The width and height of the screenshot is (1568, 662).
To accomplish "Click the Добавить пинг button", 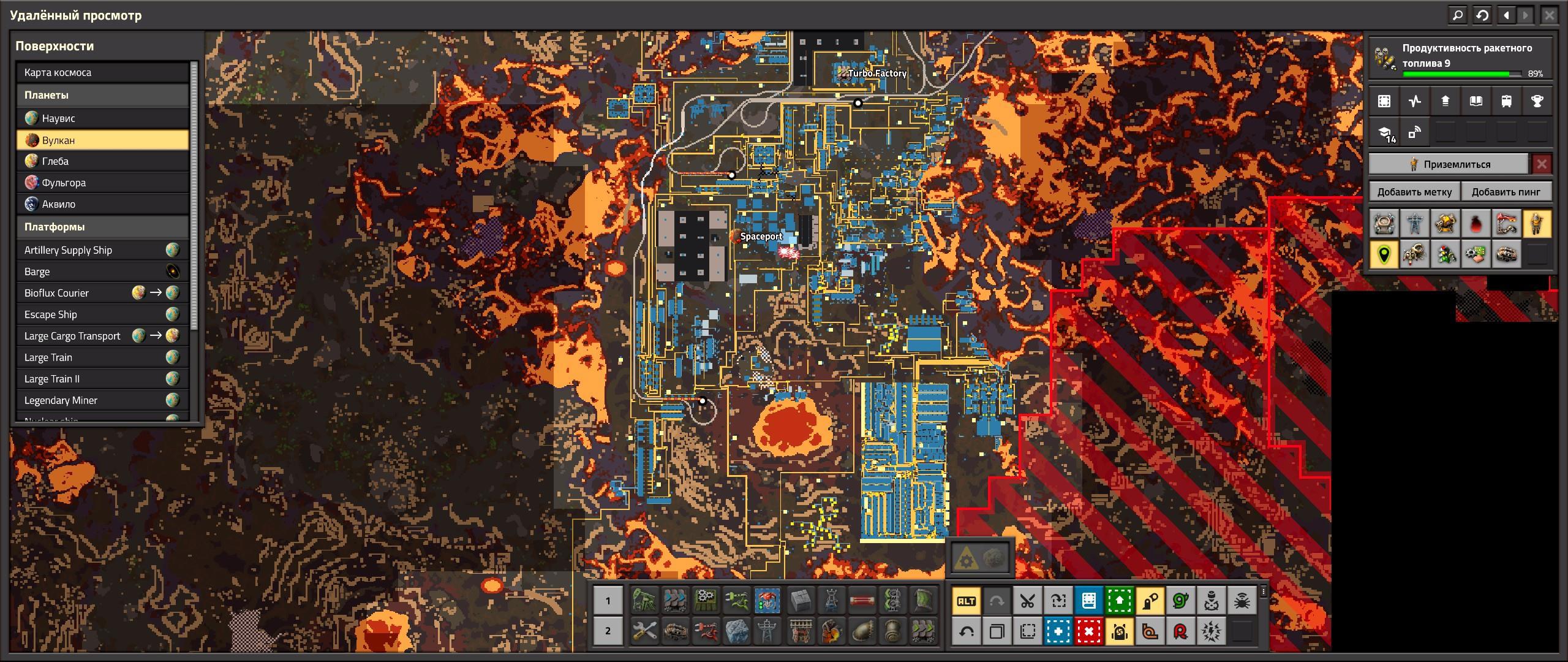I will (x=1506, y=192).
